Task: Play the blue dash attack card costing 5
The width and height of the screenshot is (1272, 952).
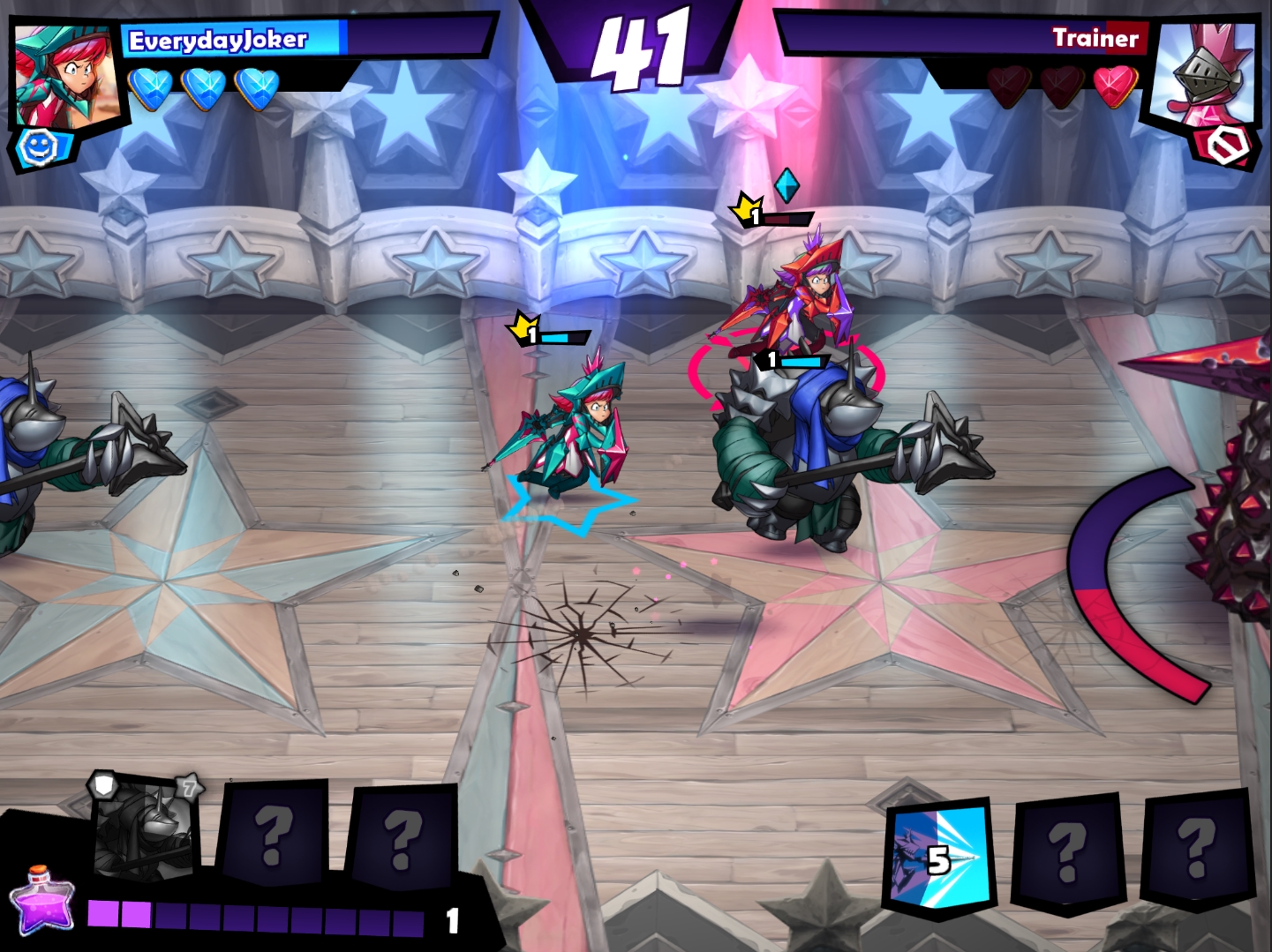Action: (937, 857)
